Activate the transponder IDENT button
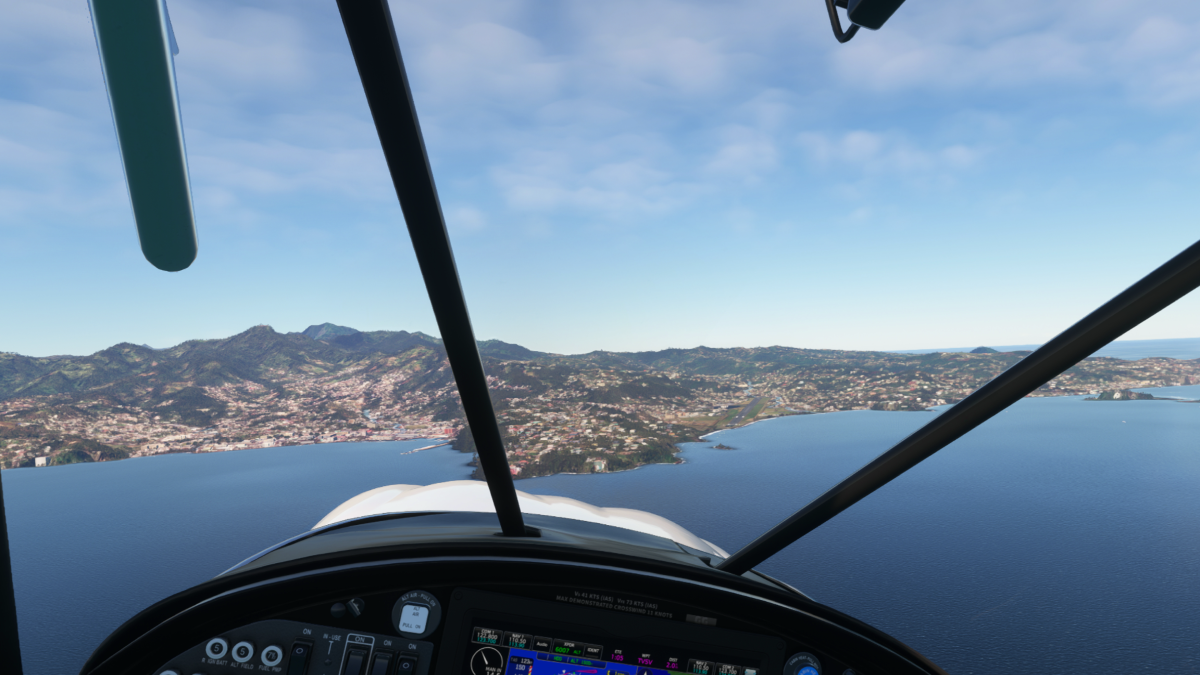Viewport: 1200px width, 675px height. 592,650
